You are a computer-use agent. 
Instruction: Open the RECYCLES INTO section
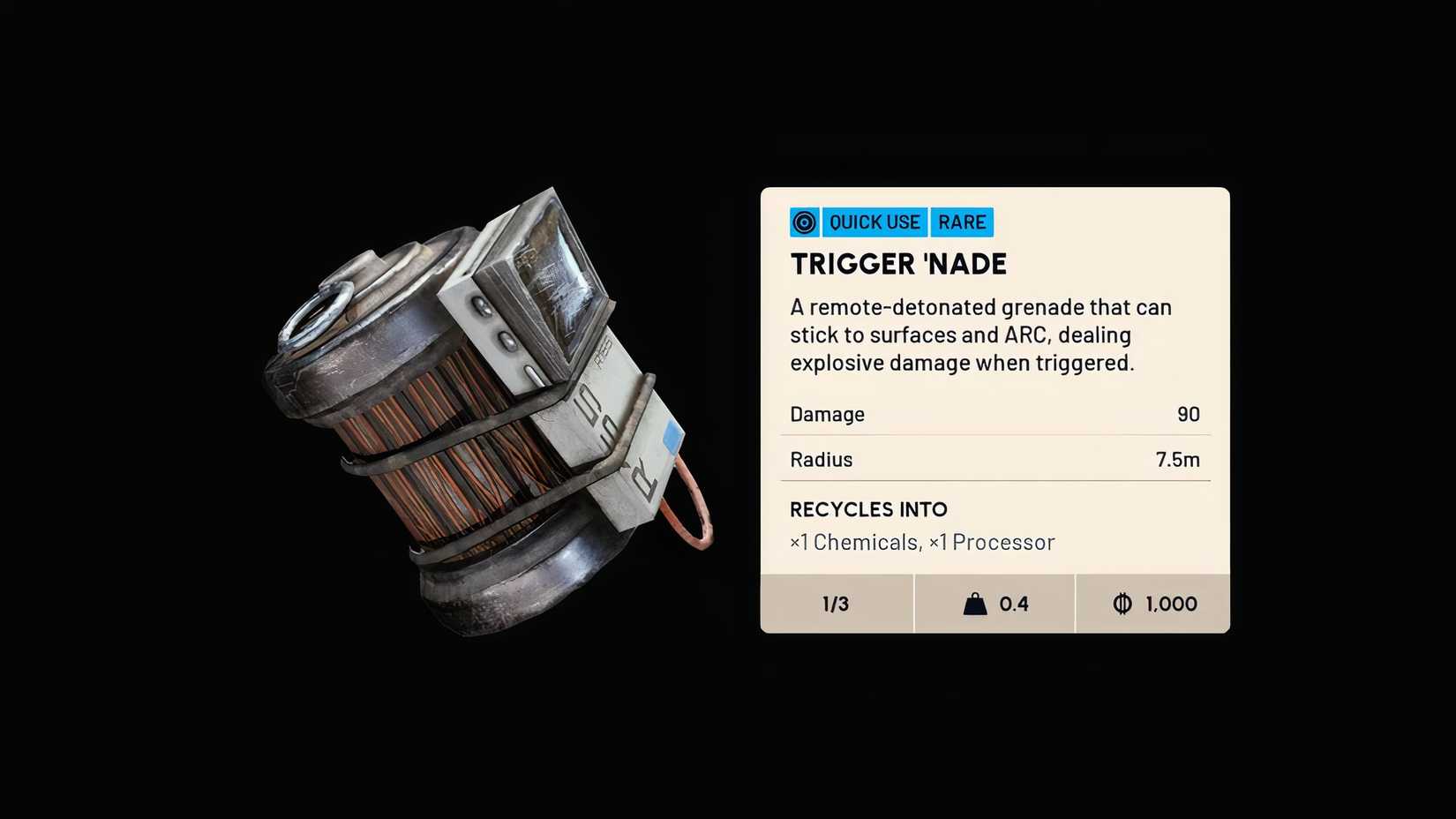point(868,510)
